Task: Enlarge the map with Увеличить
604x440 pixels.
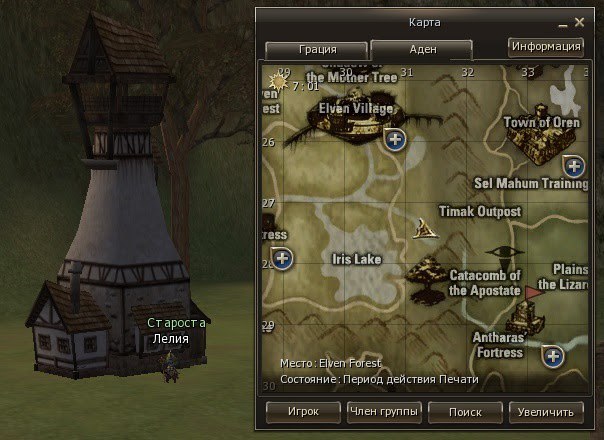Action: pyautogui.click(x=546, y=411)
